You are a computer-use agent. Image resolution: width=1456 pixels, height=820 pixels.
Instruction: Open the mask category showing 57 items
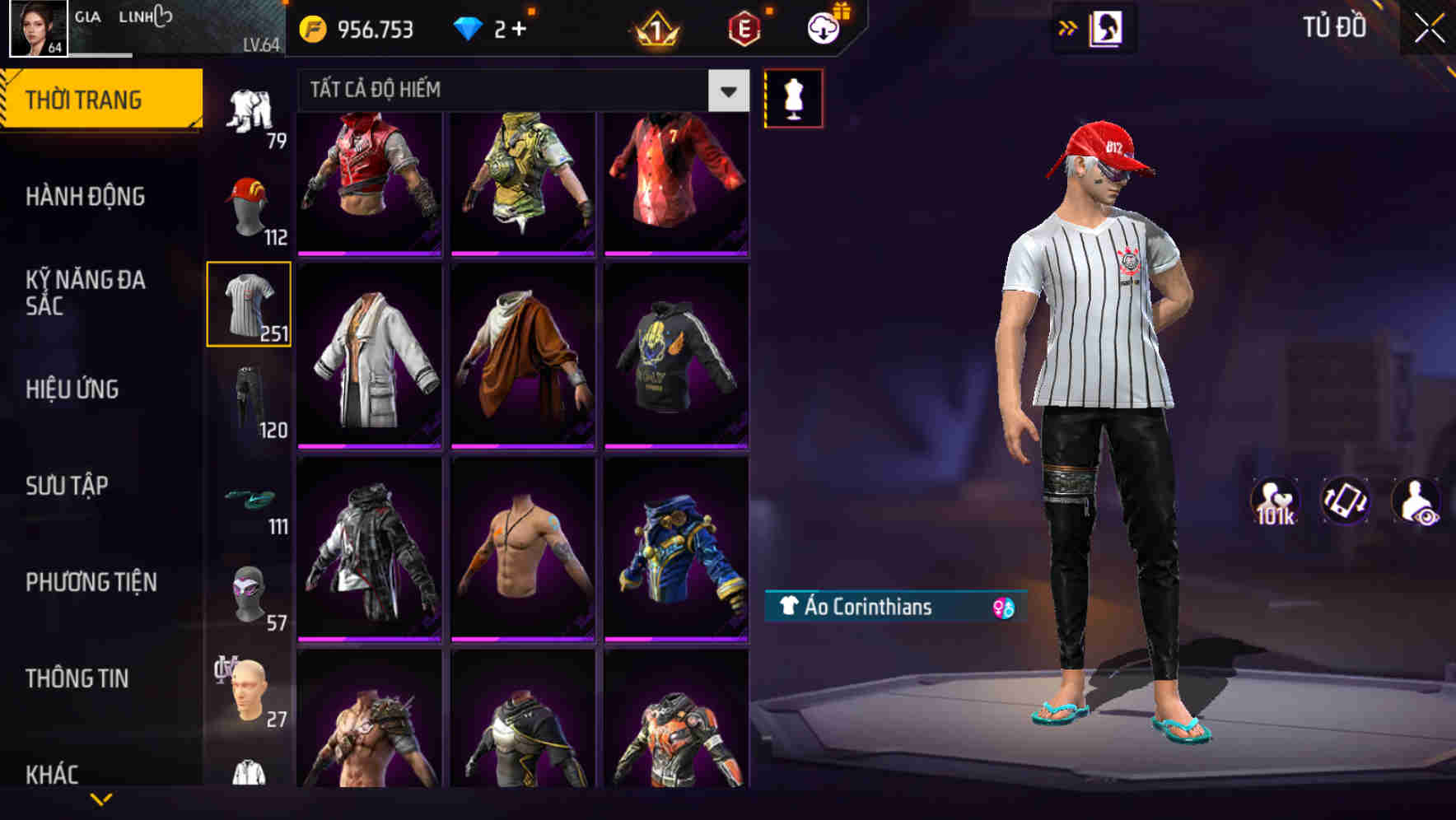[x=250, y=593]
